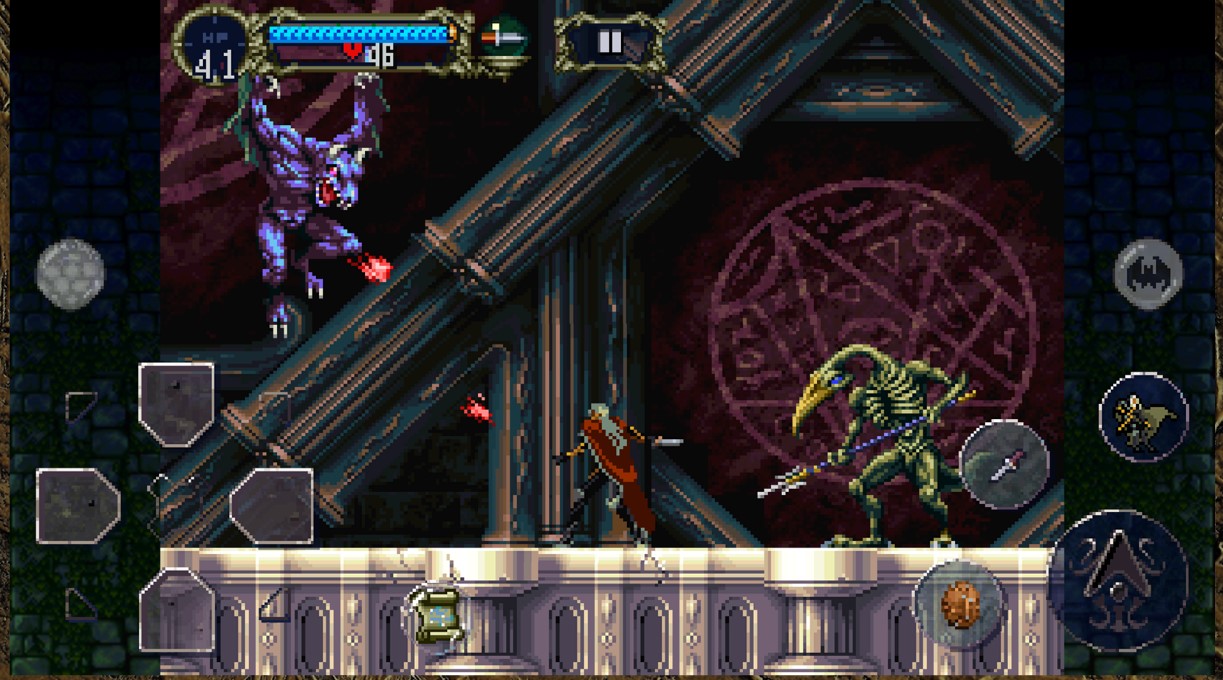The height and width of the screenshot is (680, 1223).
Task: Tap the D-pad left button
Action: tap(78, 506)
